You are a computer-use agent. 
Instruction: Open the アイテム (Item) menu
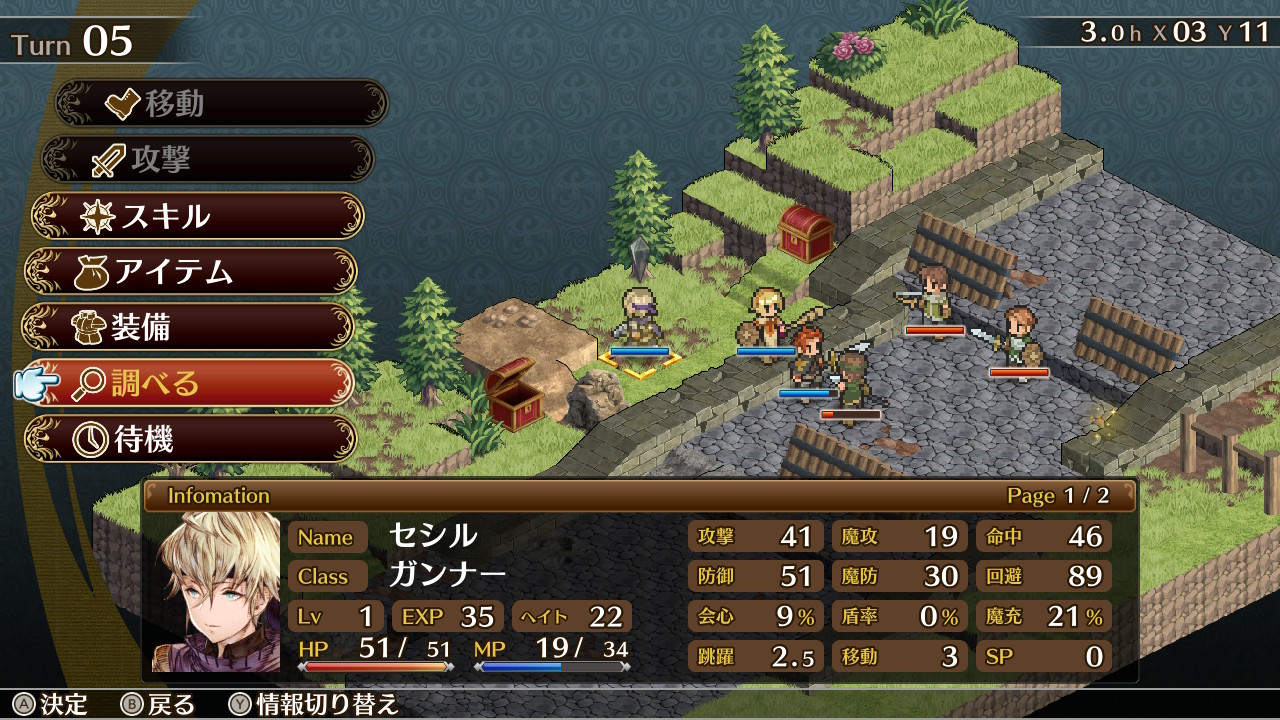pyautogui.click(x=190, y=271)
